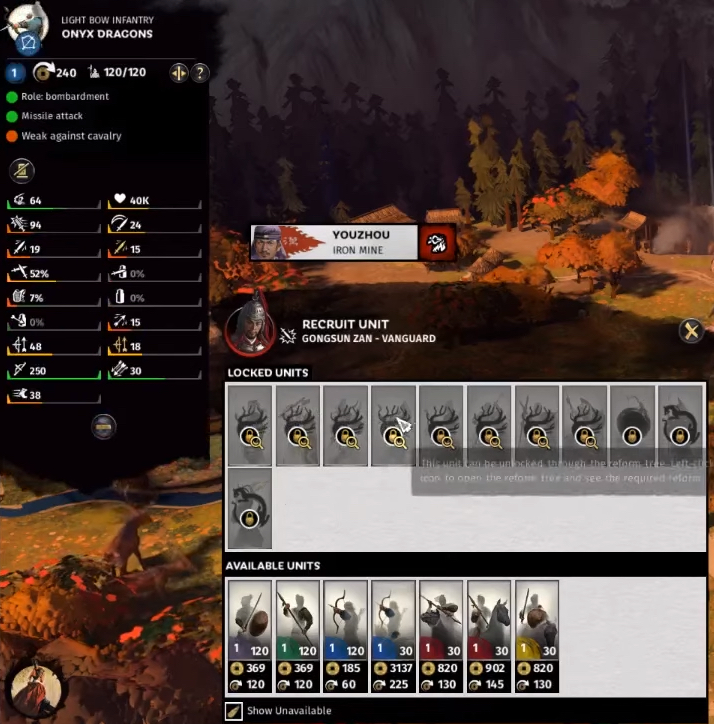Choose the yellow unit card costing 820

click(x=538, y=636)
